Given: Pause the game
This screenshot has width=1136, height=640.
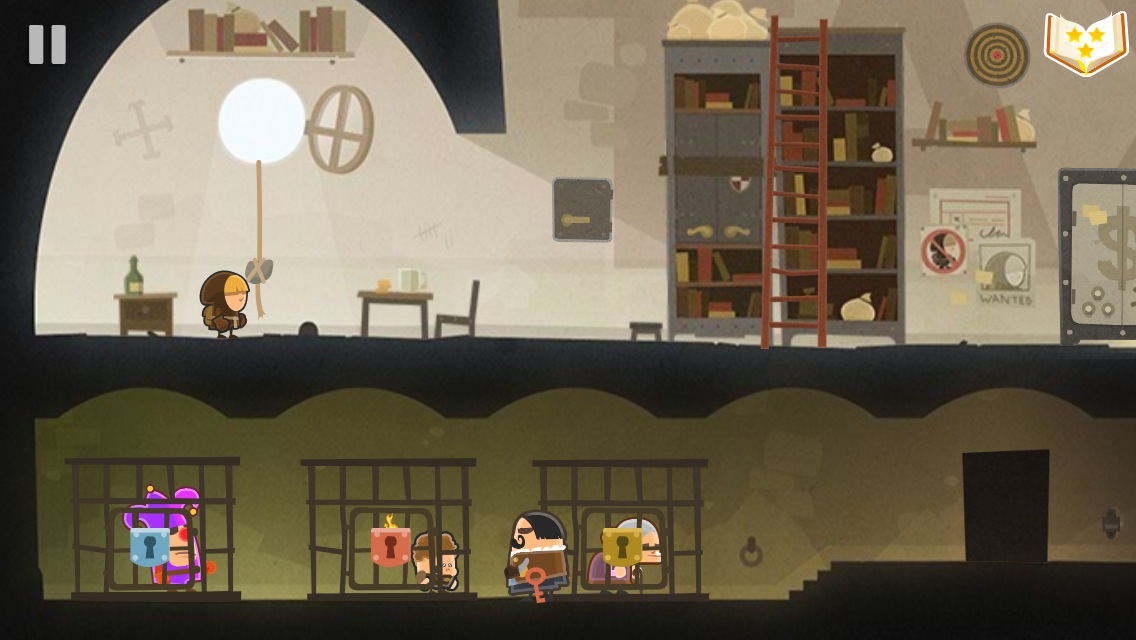Looking at the screenshot, I should coord(47,44).
